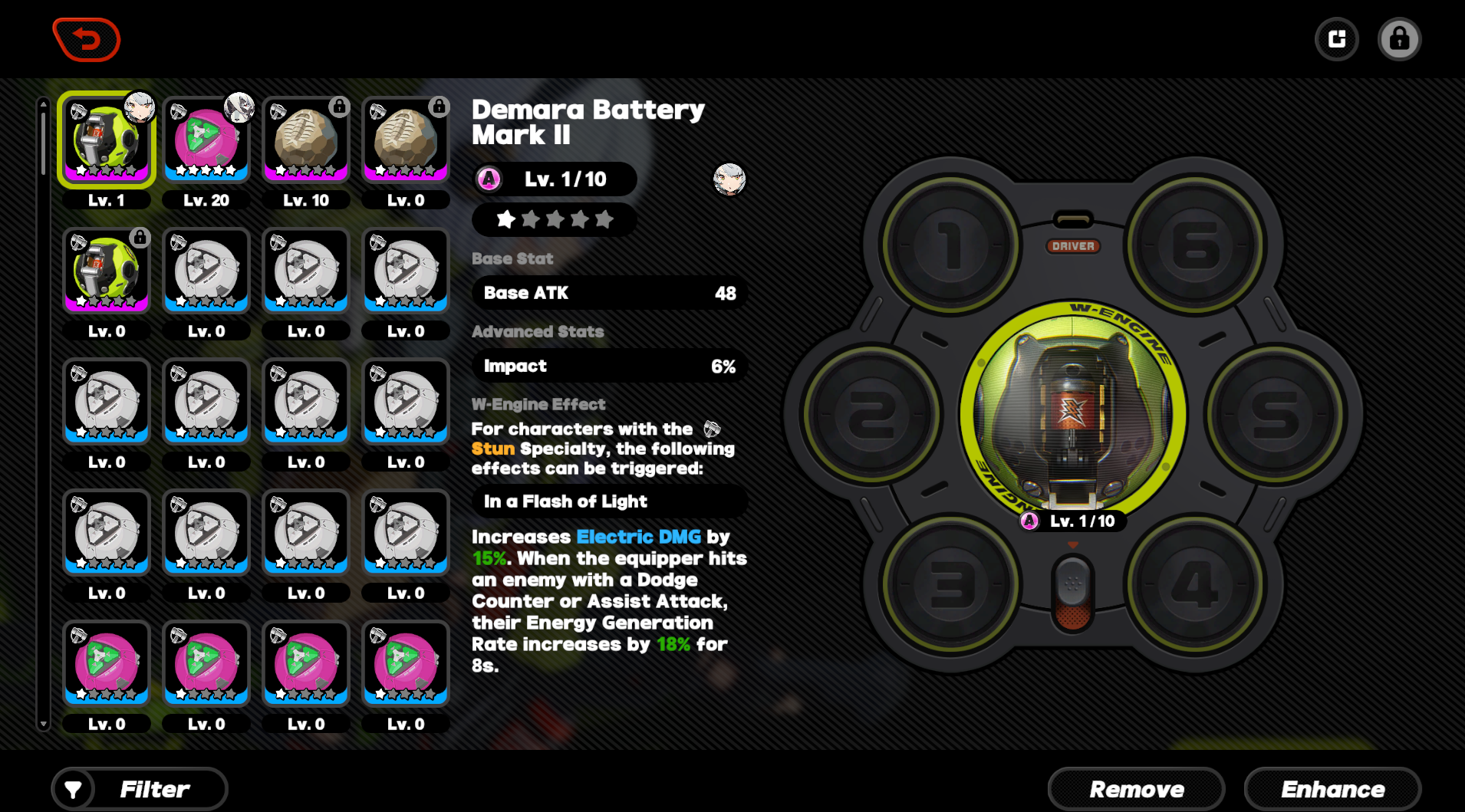Click the lock icon in the top bar
Image resolution: width=1465 pixels, height=812 pixels.
1399,38
